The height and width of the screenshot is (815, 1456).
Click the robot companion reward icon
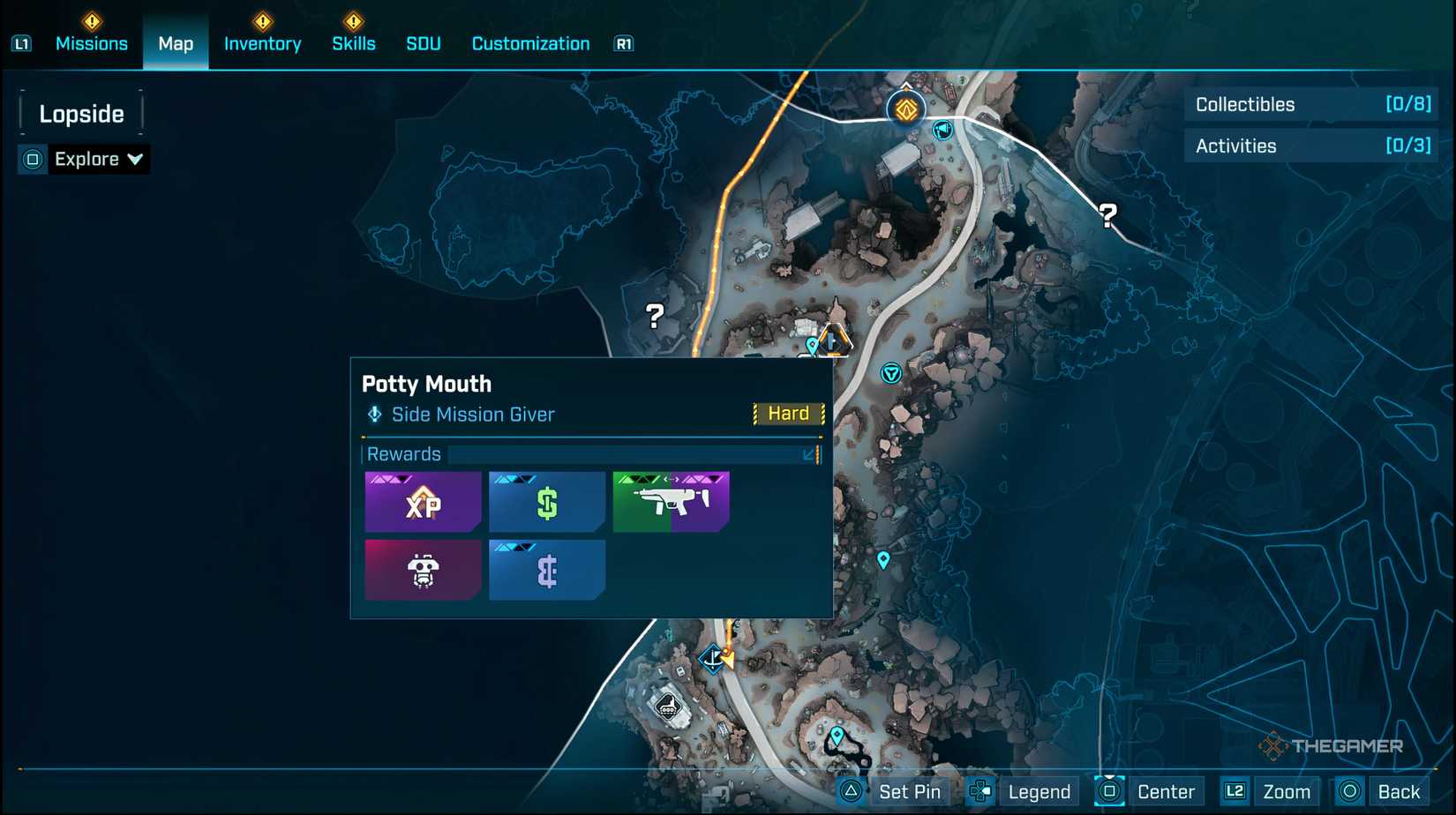coord(422,569)
